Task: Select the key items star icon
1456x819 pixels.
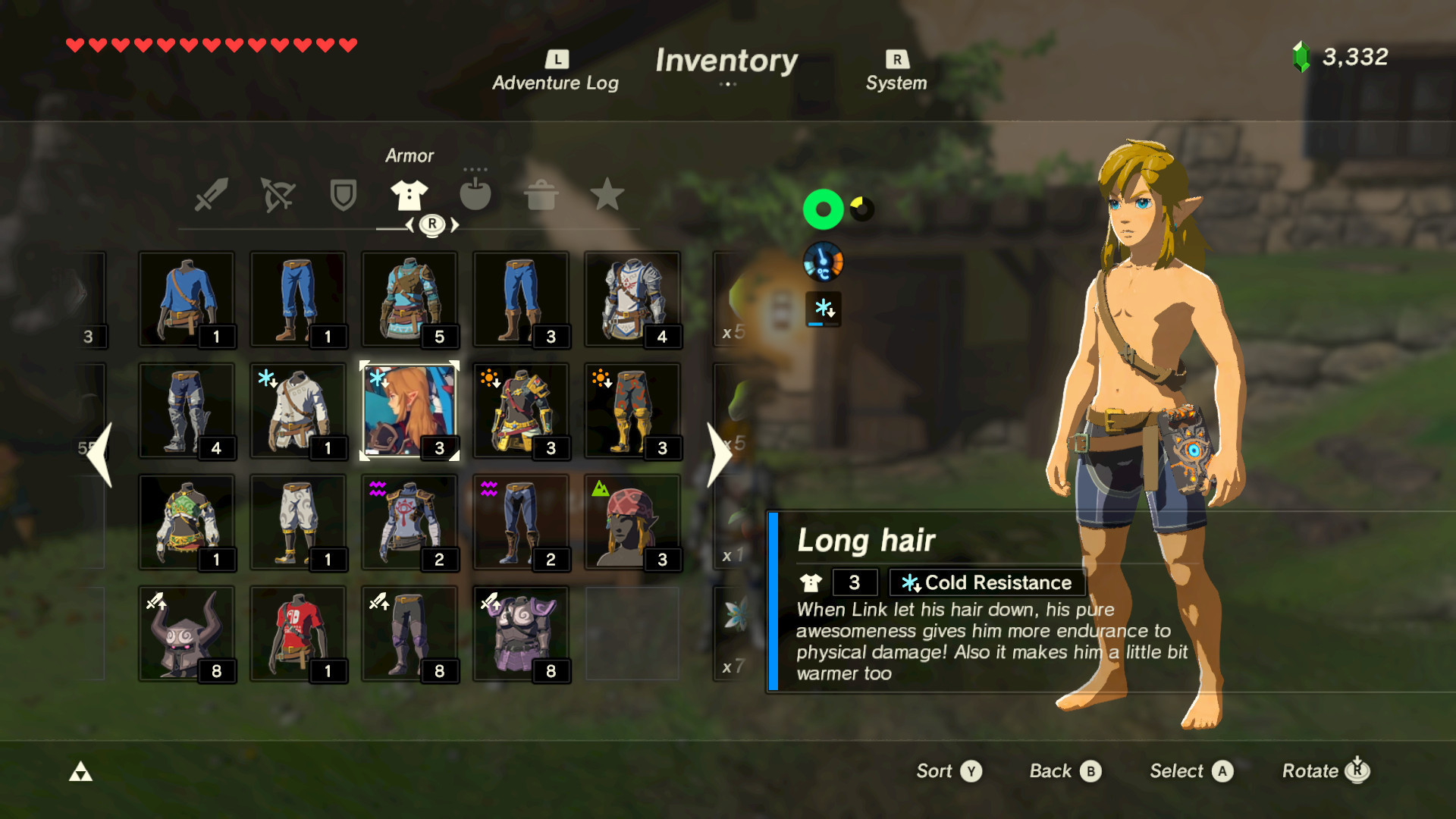Action: 609,195
